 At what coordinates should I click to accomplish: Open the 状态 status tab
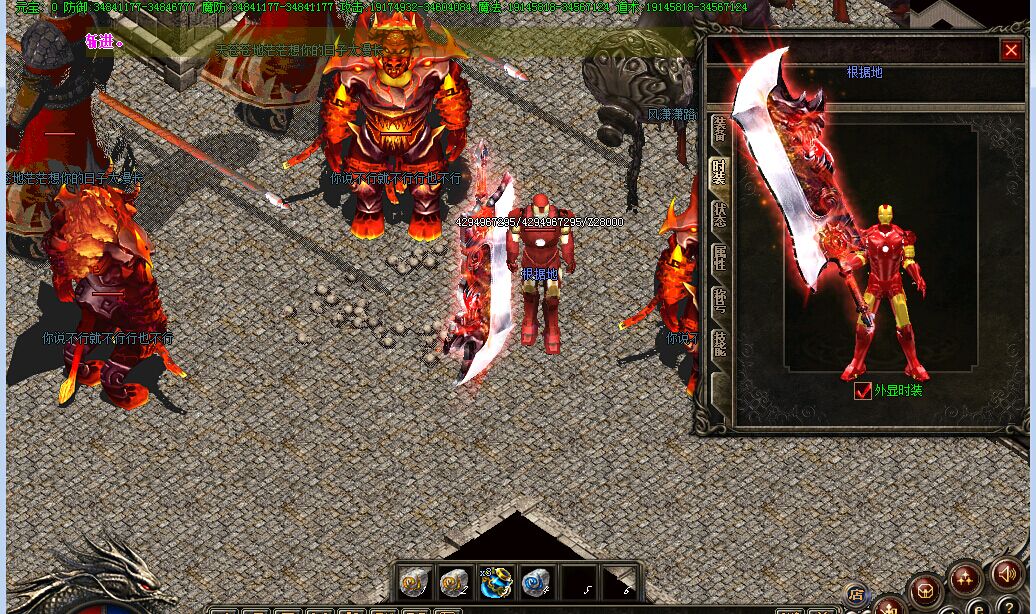719,215
